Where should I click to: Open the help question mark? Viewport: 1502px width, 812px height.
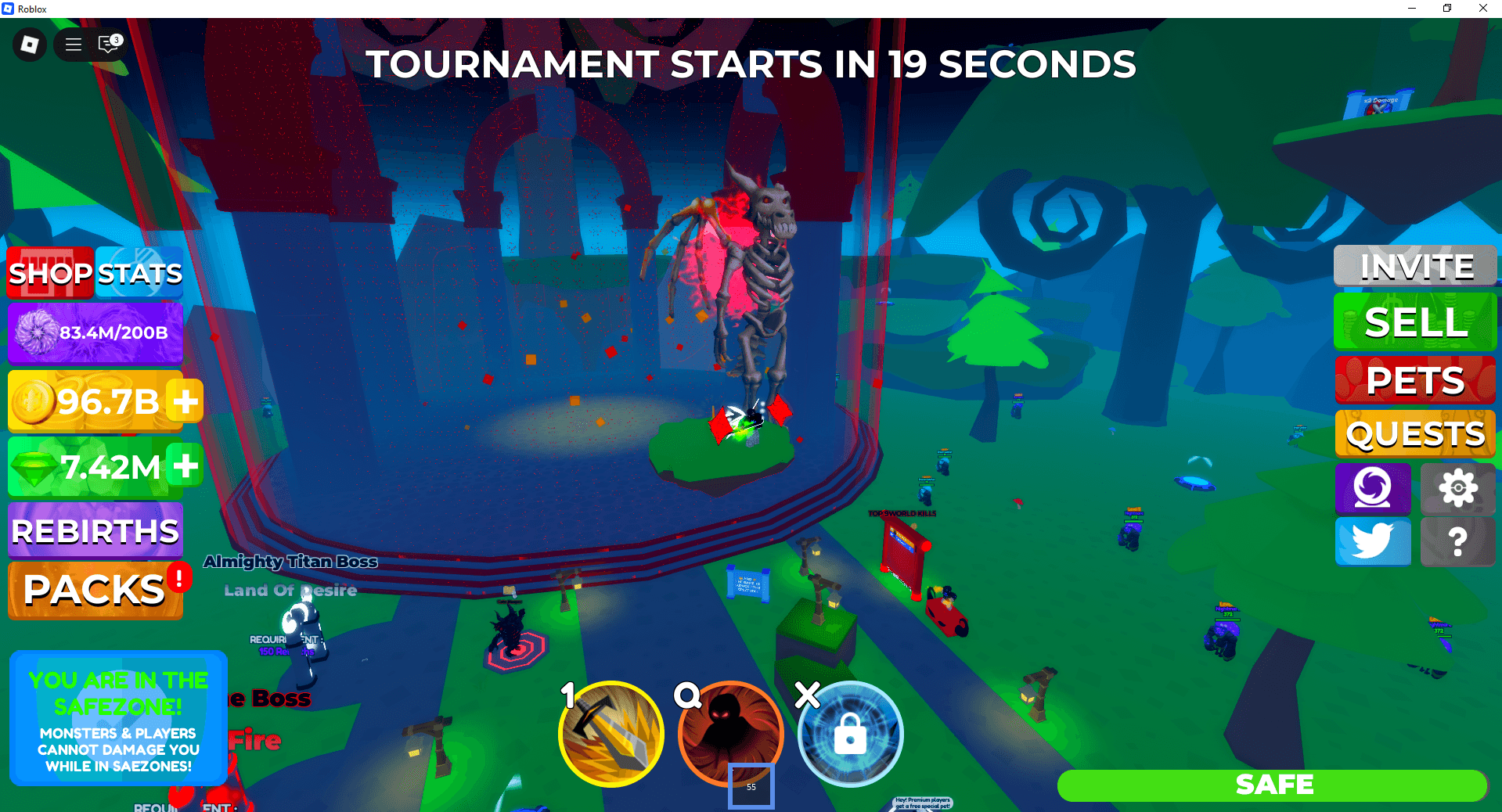1457,541
